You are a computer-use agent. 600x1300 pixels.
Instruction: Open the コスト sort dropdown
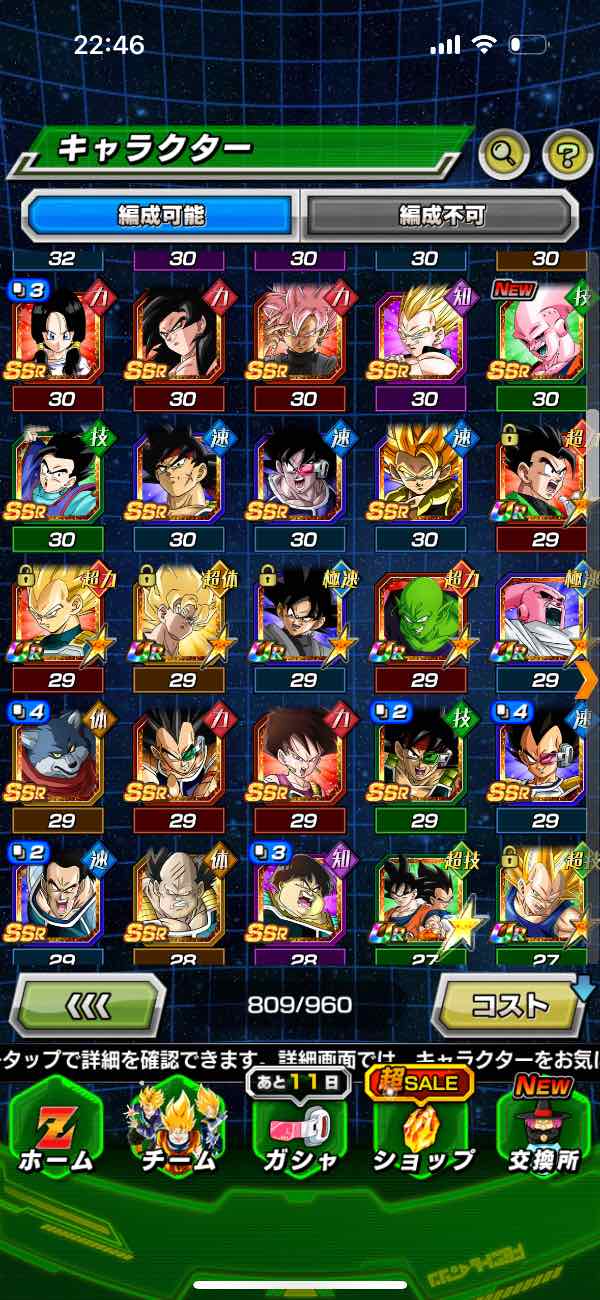[510, 1004]
